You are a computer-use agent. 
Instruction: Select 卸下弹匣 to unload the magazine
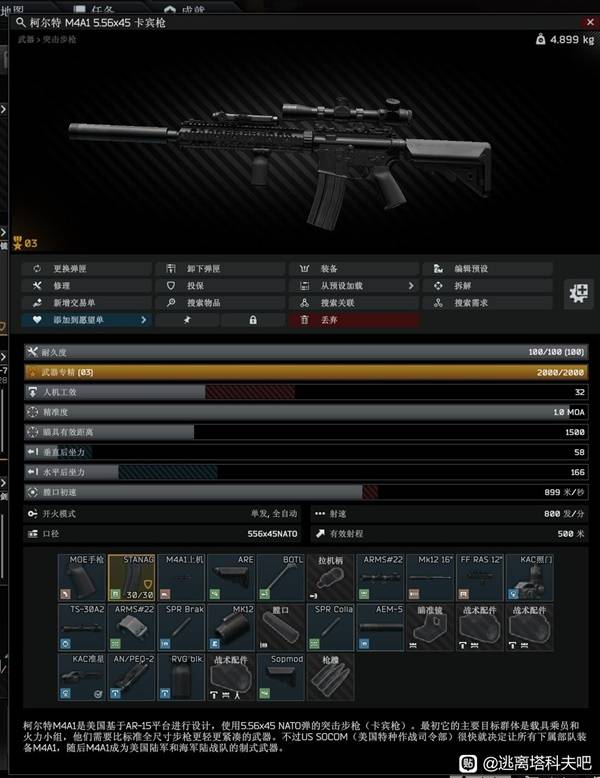(220, 269)
